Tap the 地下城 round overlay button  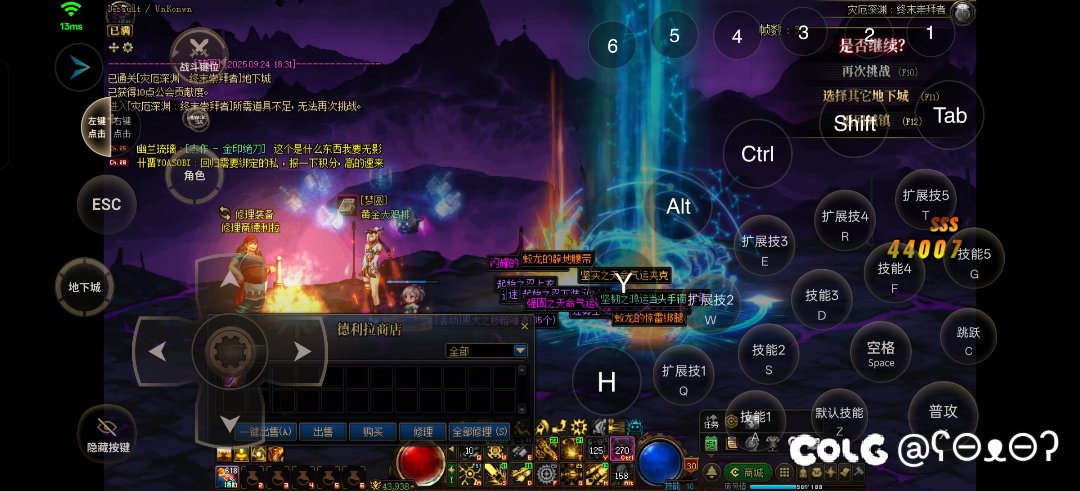pos(84,288)
